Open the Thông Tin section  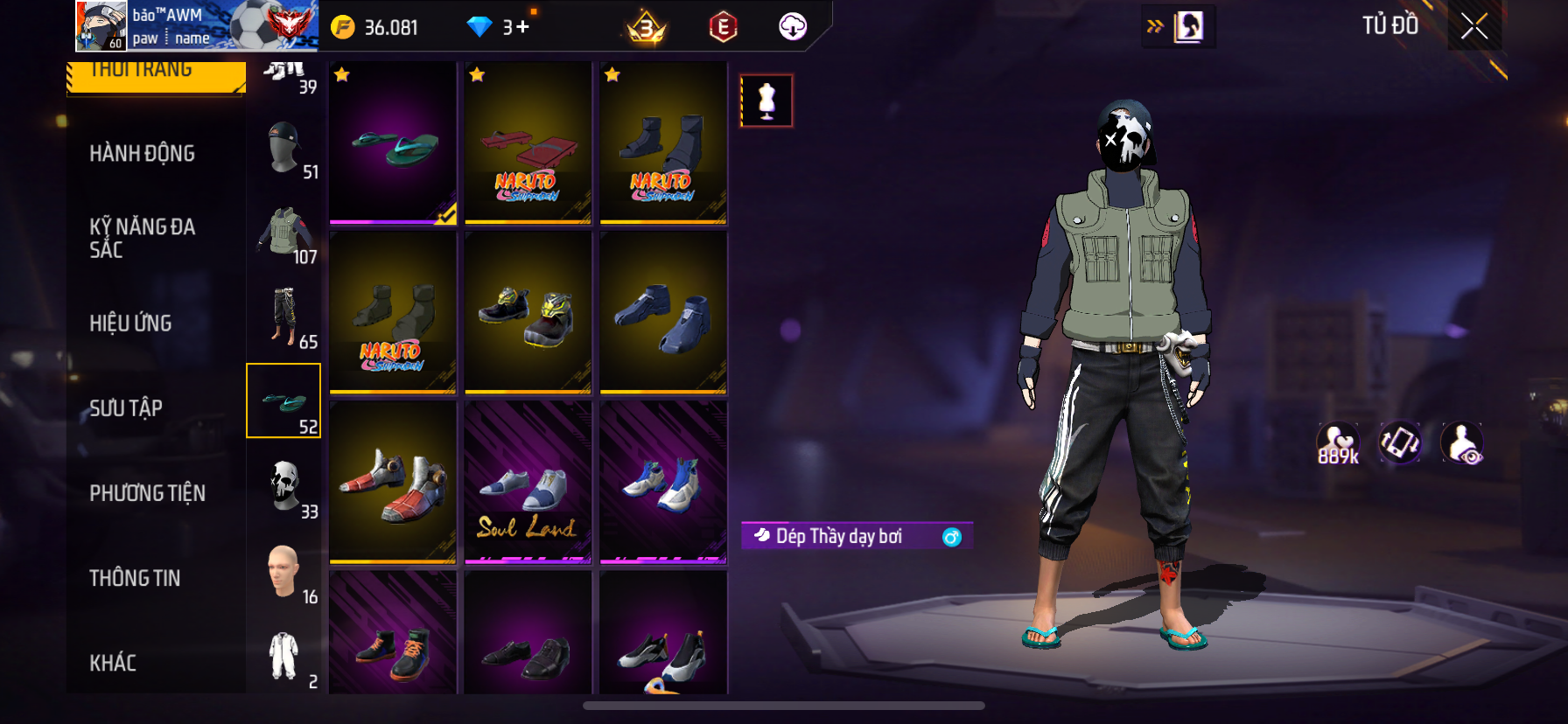(135, 578)
